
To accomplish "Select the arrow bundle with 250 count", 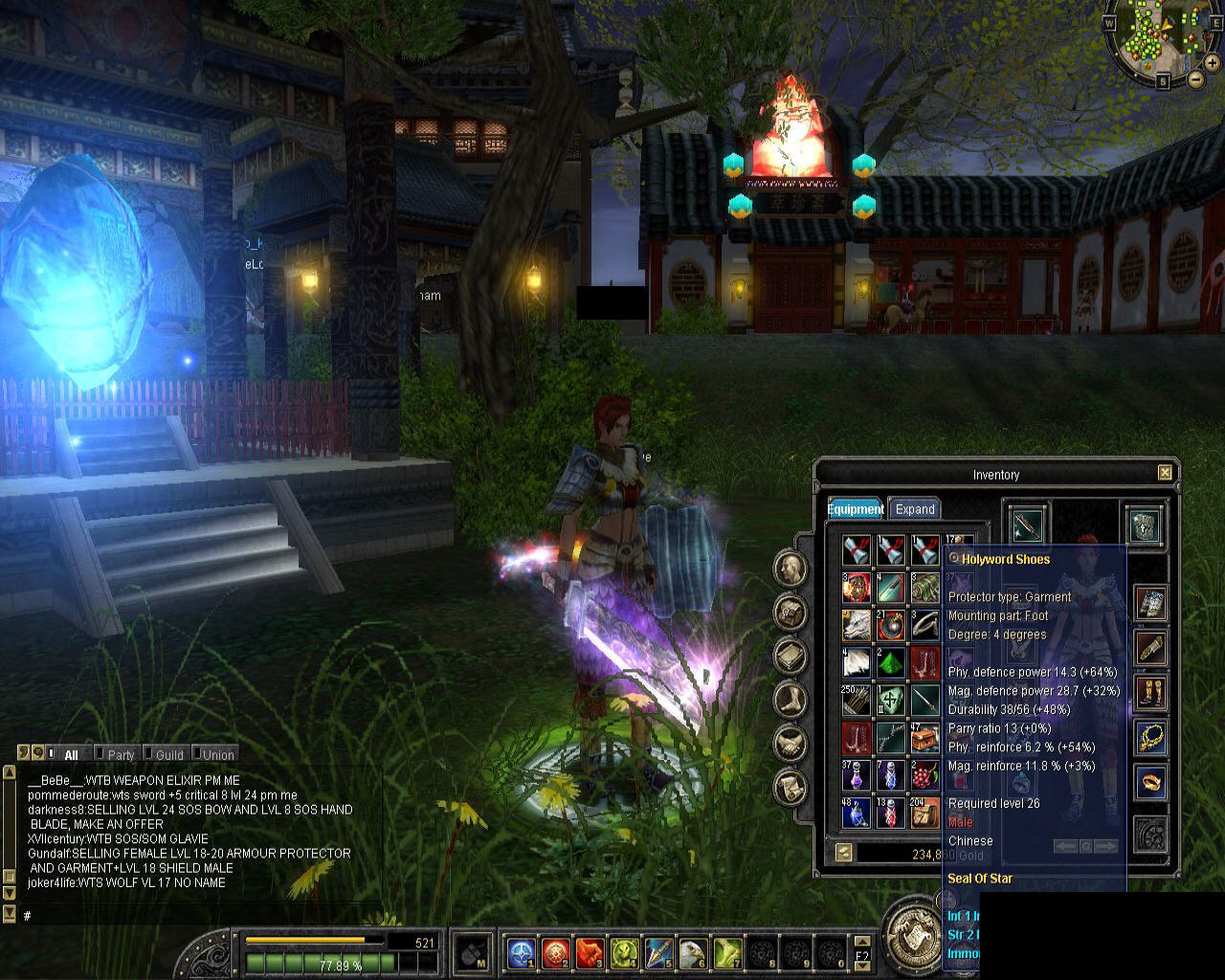I will coord(857,701).
